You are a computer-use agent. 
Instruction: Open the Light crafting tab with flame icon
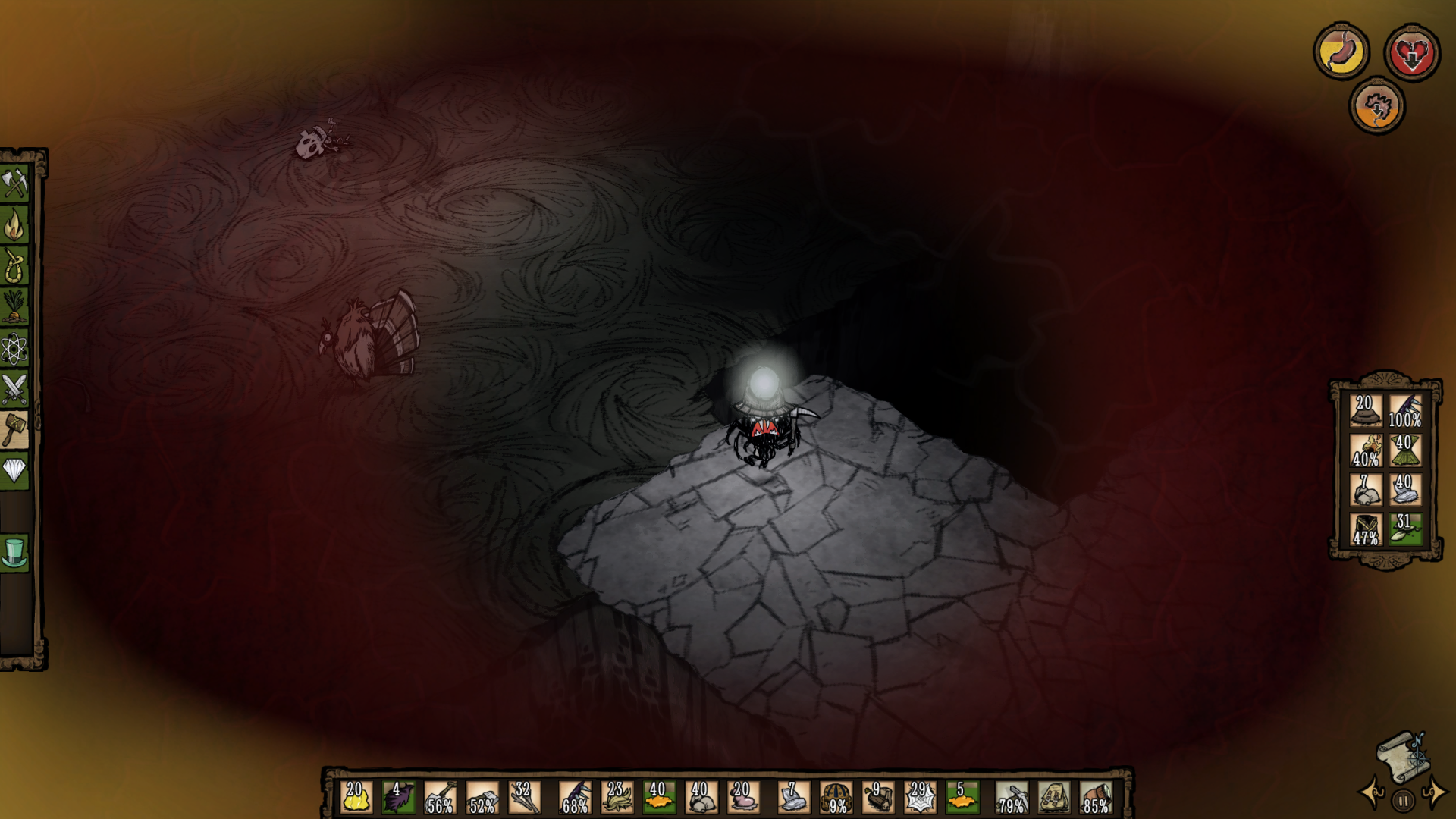(14, 224)
